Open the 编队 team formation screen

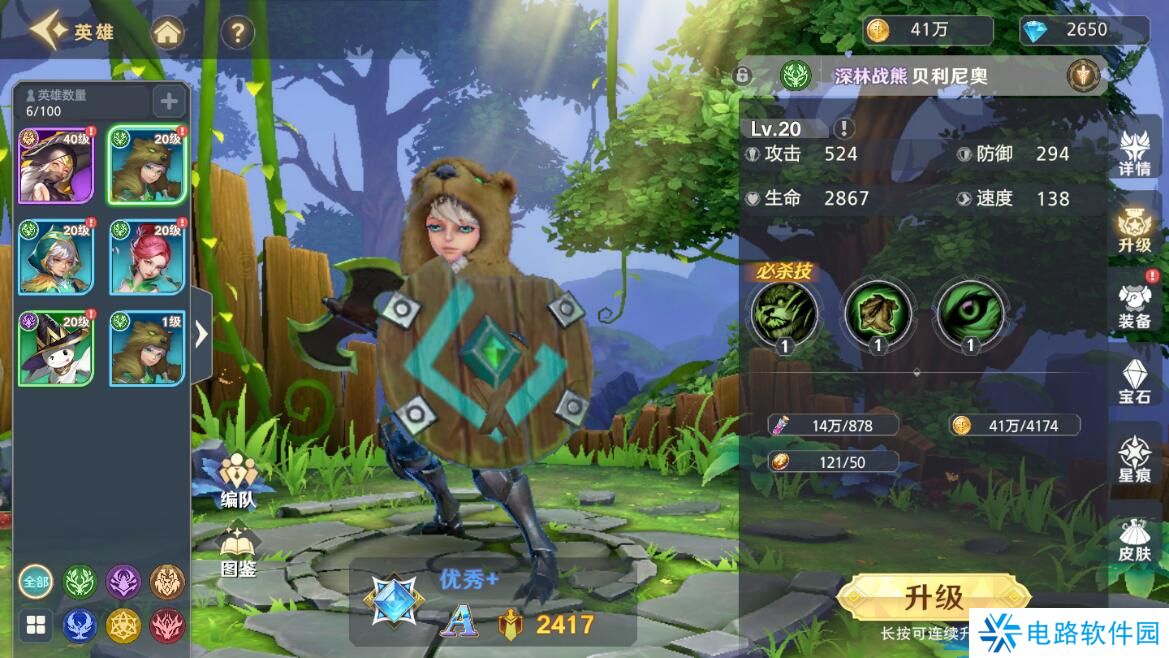pyautogui.click(x=238, y=480)
